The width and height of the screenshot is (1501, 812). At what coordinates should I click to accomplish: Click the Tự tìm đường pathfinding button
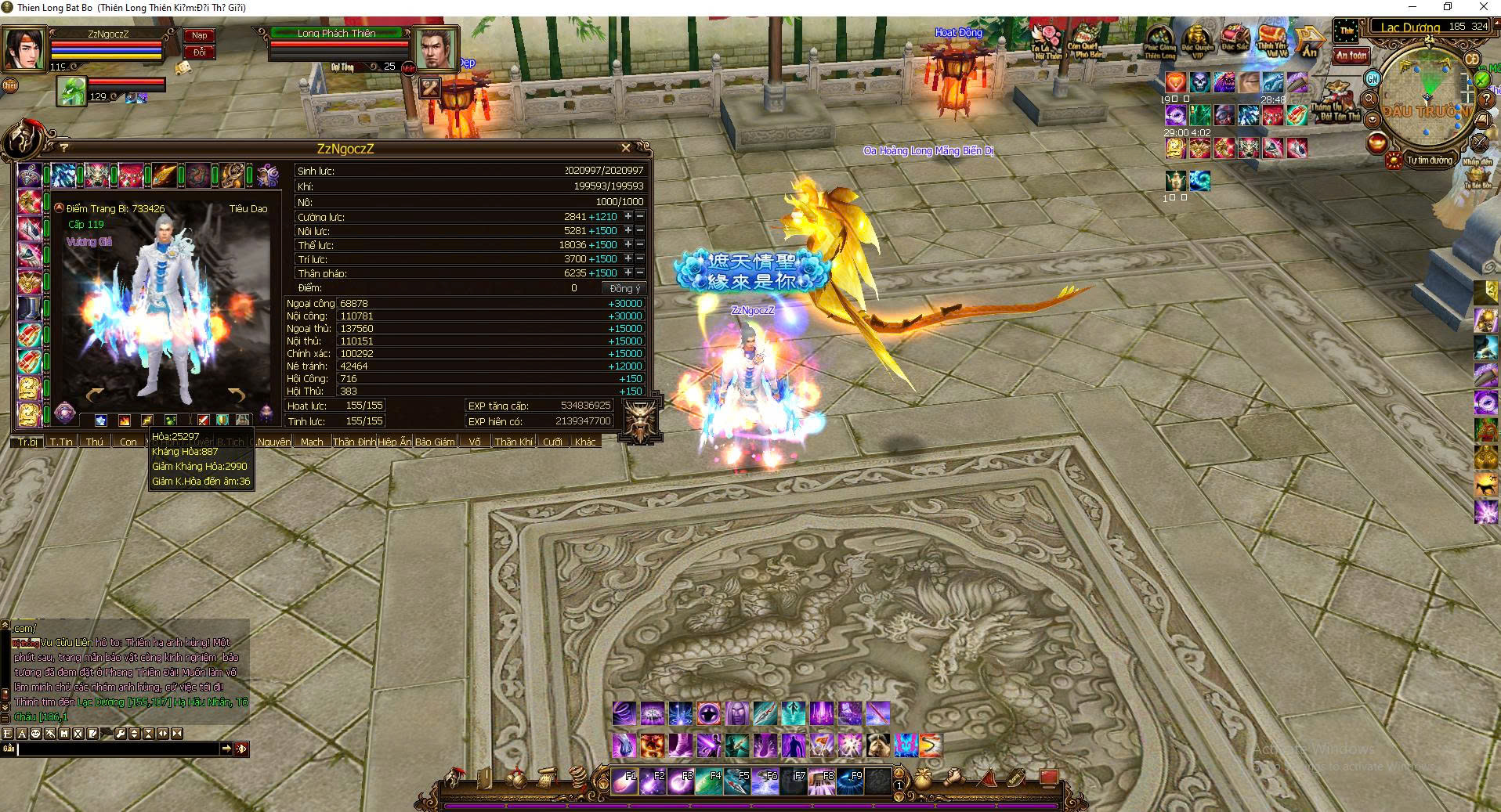point(1429,161)
